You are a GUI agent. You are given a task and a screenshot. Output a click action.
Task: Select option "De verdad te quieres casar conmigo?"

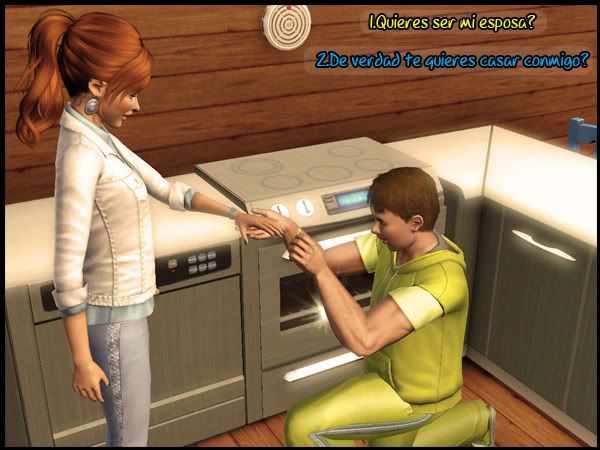coord(452,60)
